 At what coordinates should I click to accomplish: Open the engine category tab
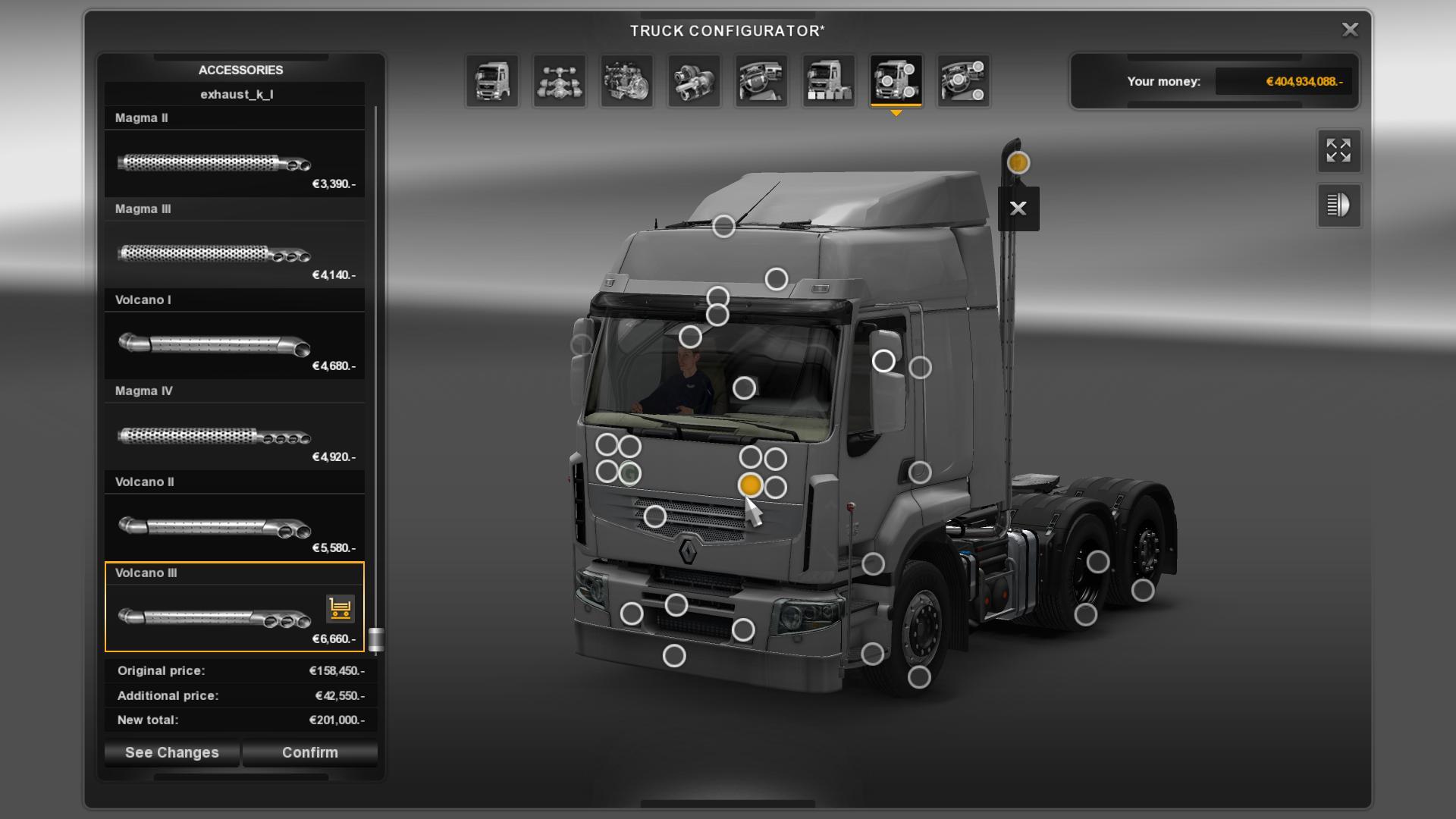tap(627, 81)
